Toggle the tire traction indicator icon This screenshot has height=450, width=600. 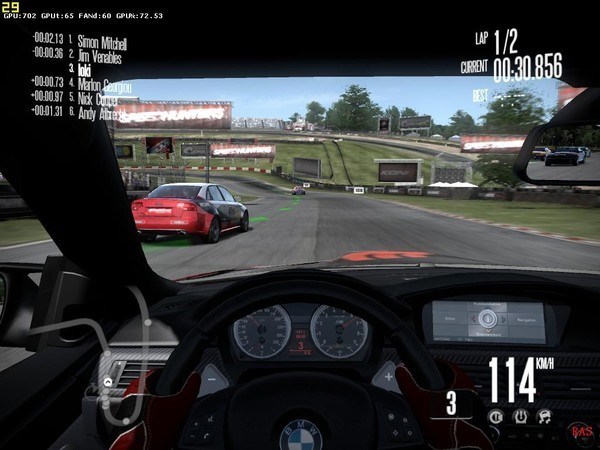click(520, 416)
